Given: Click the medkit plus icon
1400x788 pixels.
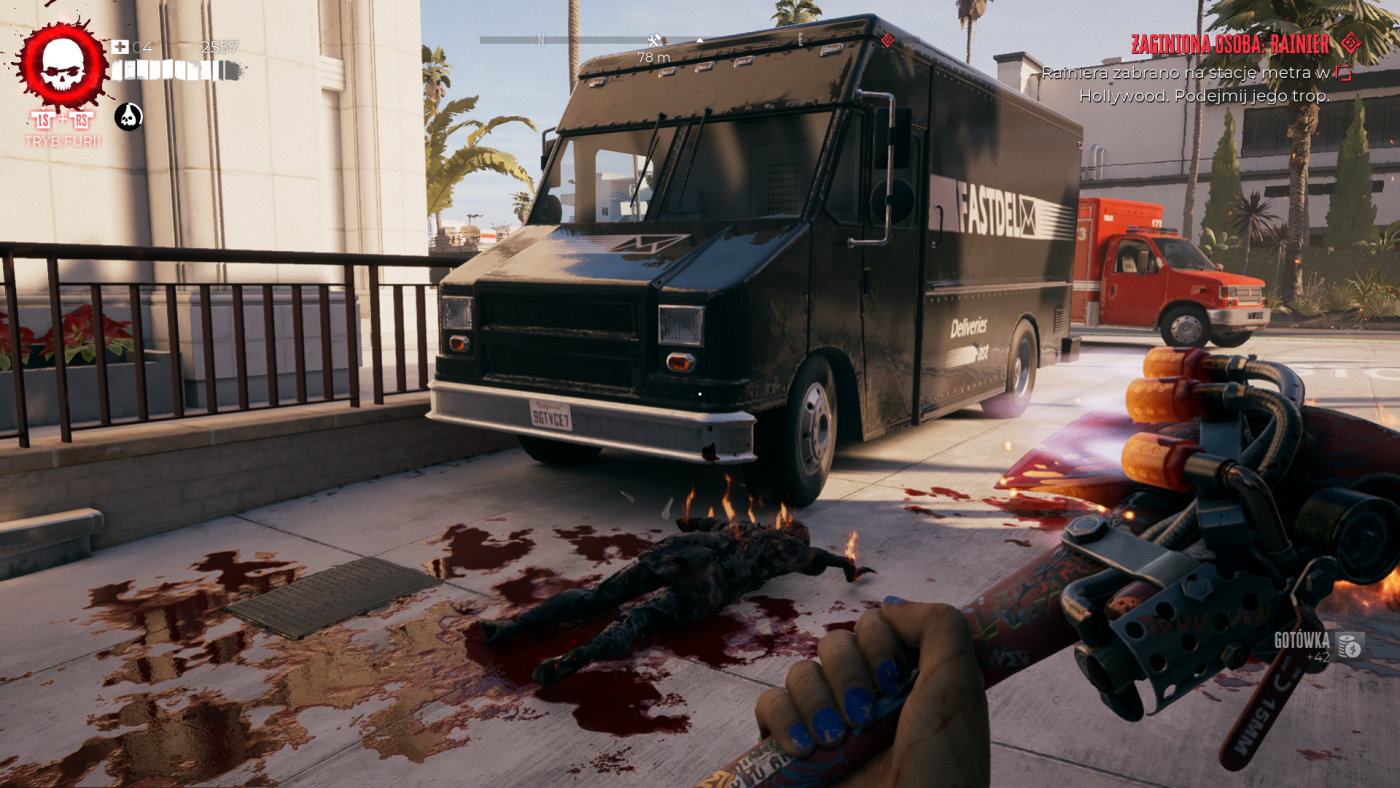Looking at the screenshot, I should (x=120, y=47).
